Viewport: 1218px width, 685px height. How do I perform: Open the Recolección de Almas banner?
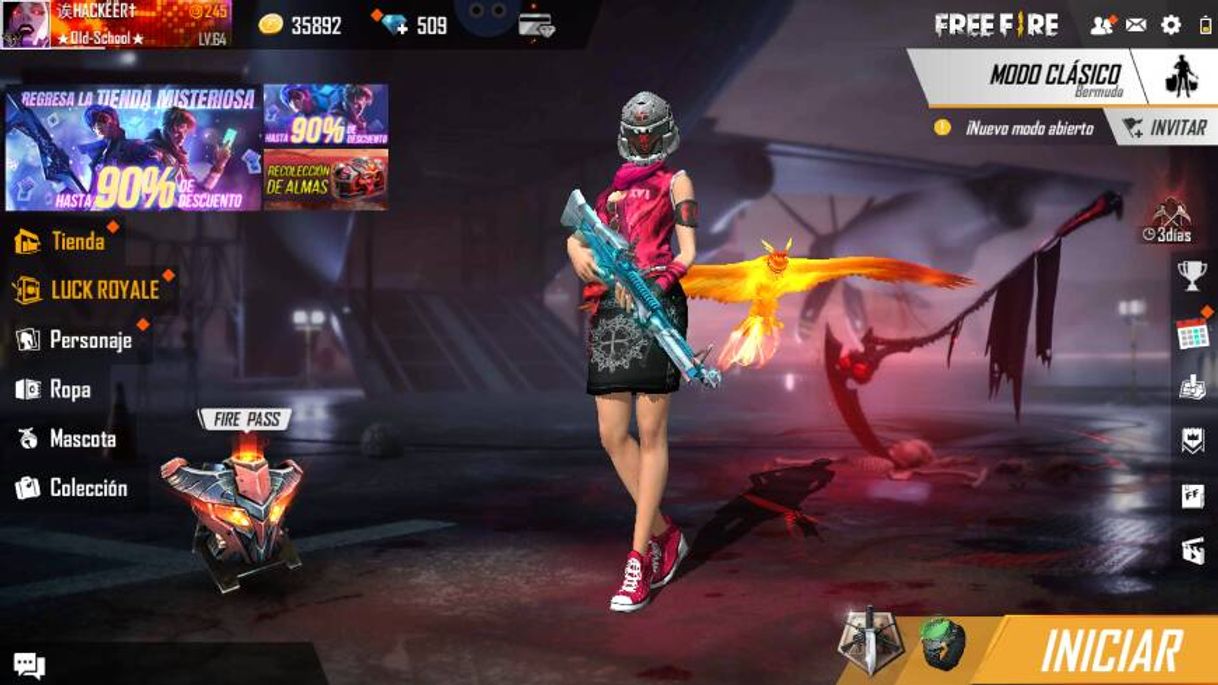pos(326,180)
